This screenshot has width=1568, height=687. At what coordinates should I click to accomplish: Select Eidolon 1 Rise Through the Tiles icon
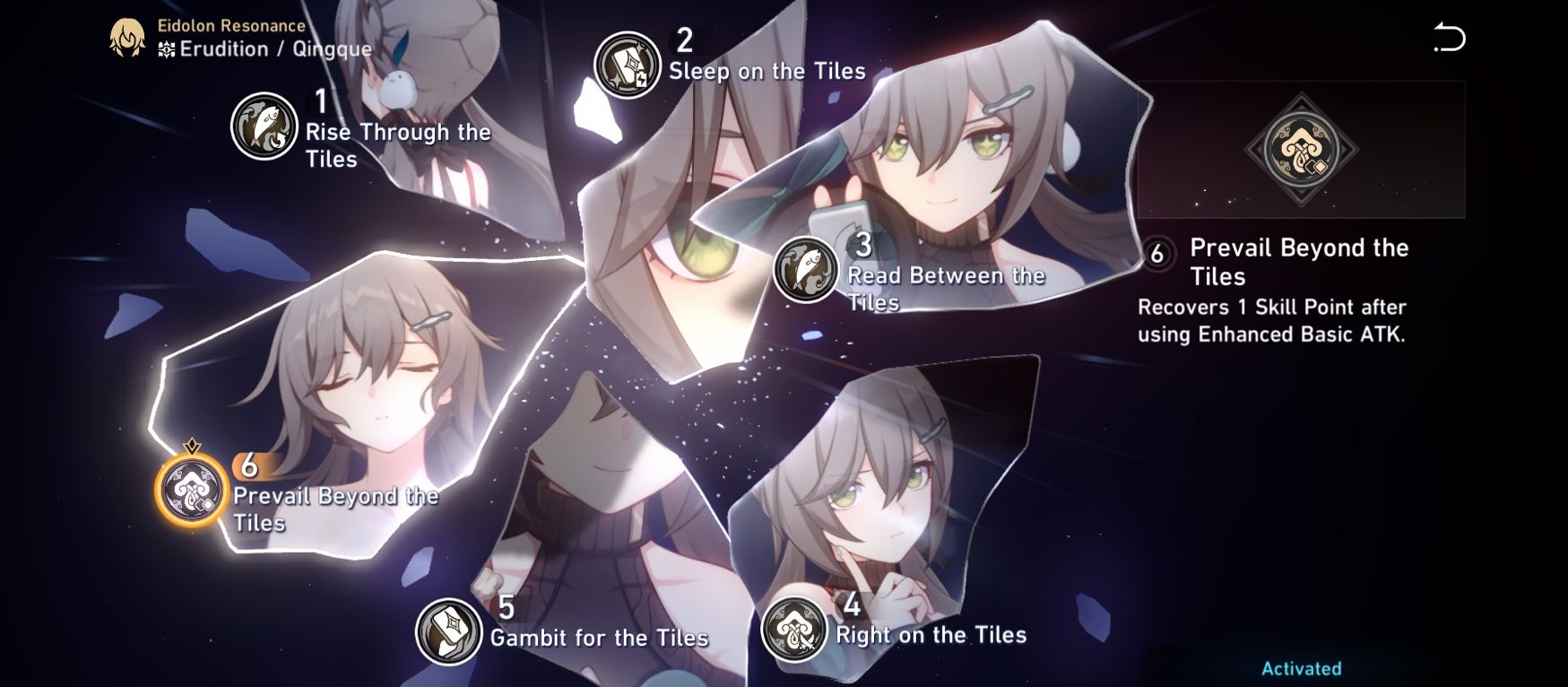[x=264, y=127]
